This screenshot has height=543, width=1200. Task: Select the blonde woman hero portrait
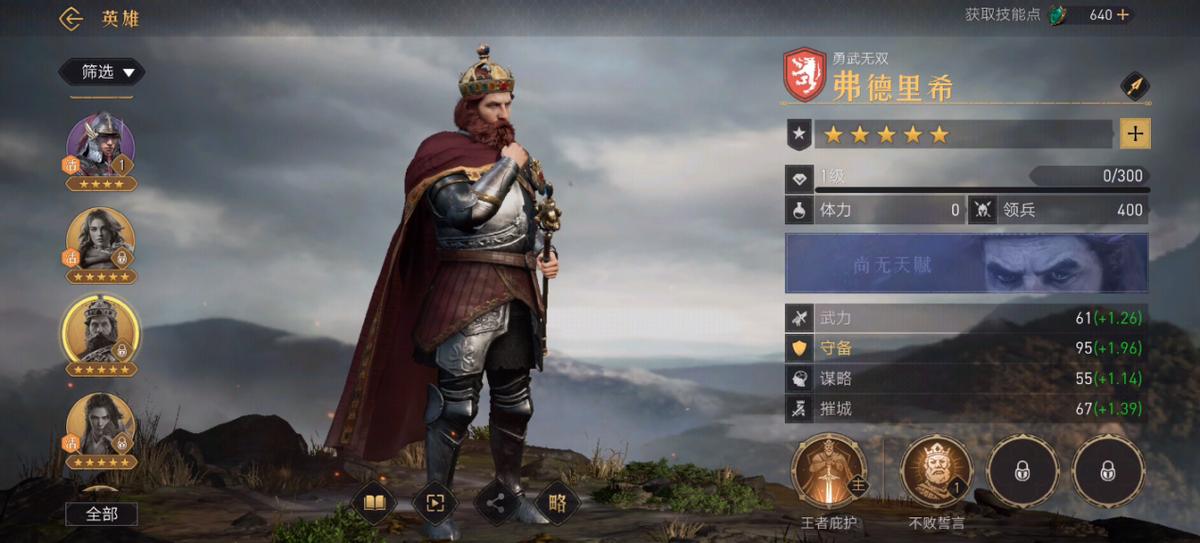pyautogui.click(x=100, y=240)
